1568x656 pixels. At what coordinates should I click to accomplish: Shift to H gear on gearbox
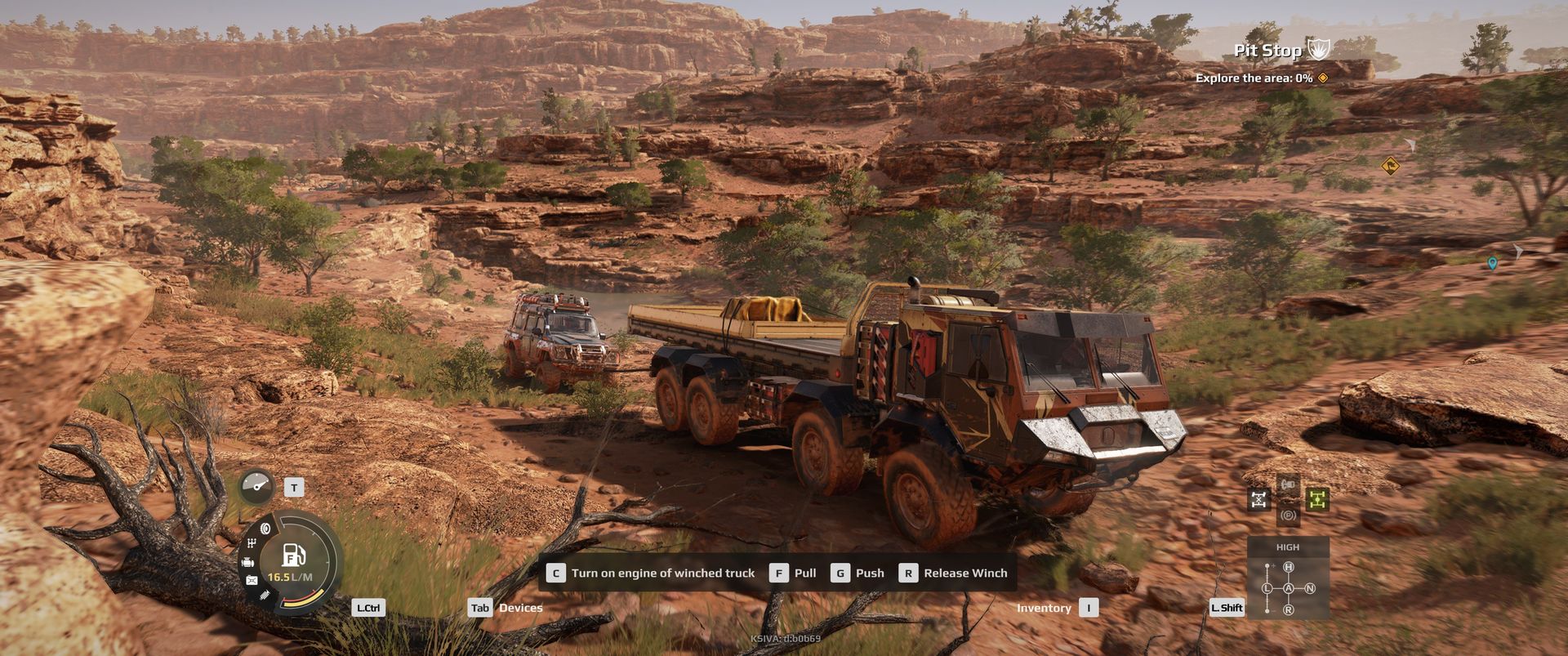coord(1289,567)
